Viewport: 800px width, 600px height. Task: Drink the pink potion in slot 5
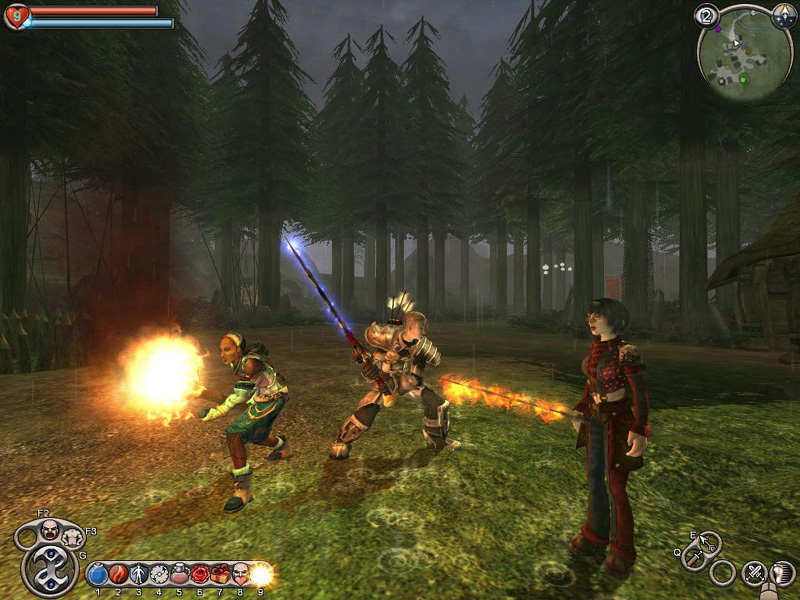pos(180,575)
